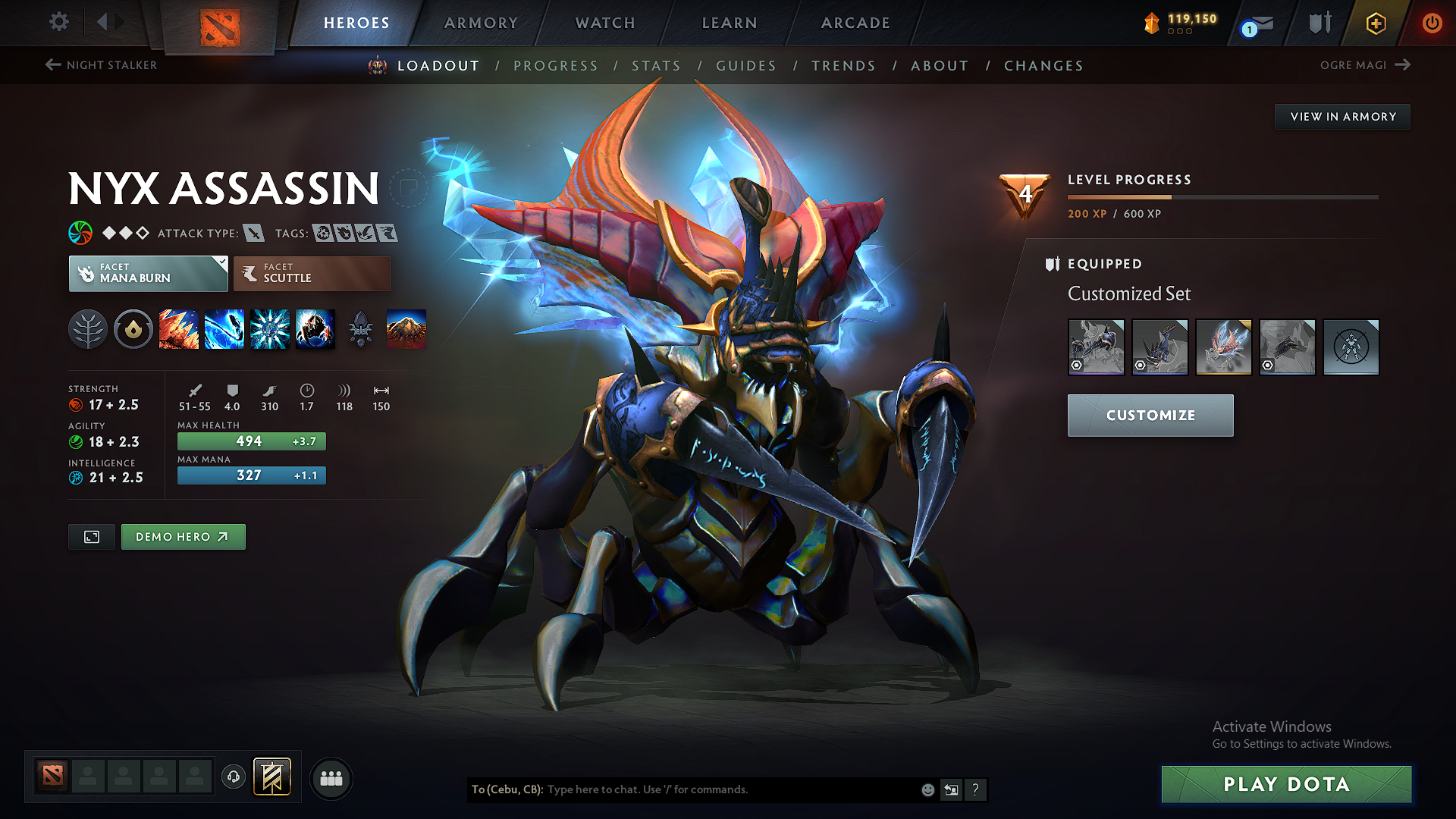Open the battle pass banner icon

271,777
